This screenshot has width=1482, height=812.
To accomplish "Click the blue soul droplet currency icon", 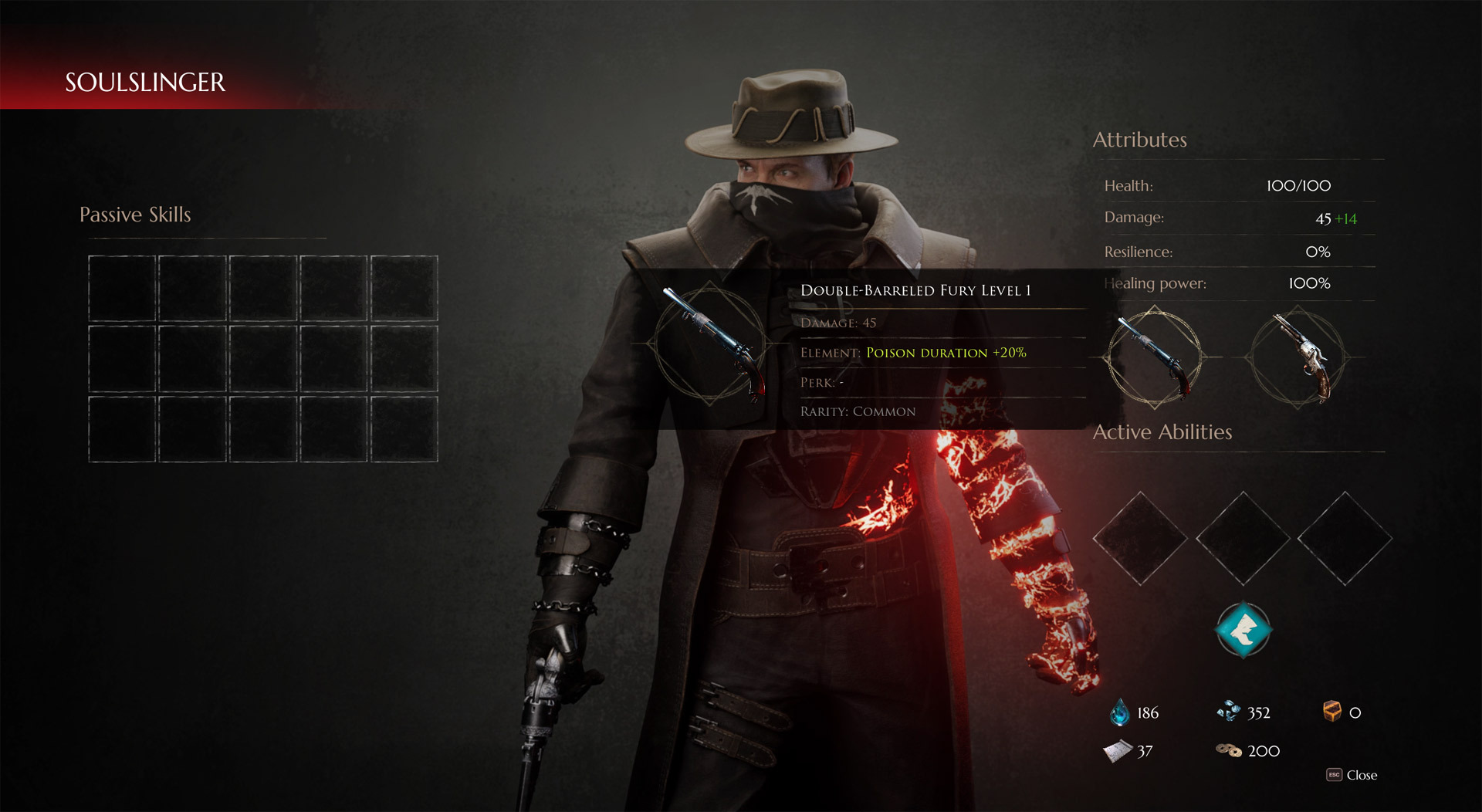I will click(x=1118, y=712).
